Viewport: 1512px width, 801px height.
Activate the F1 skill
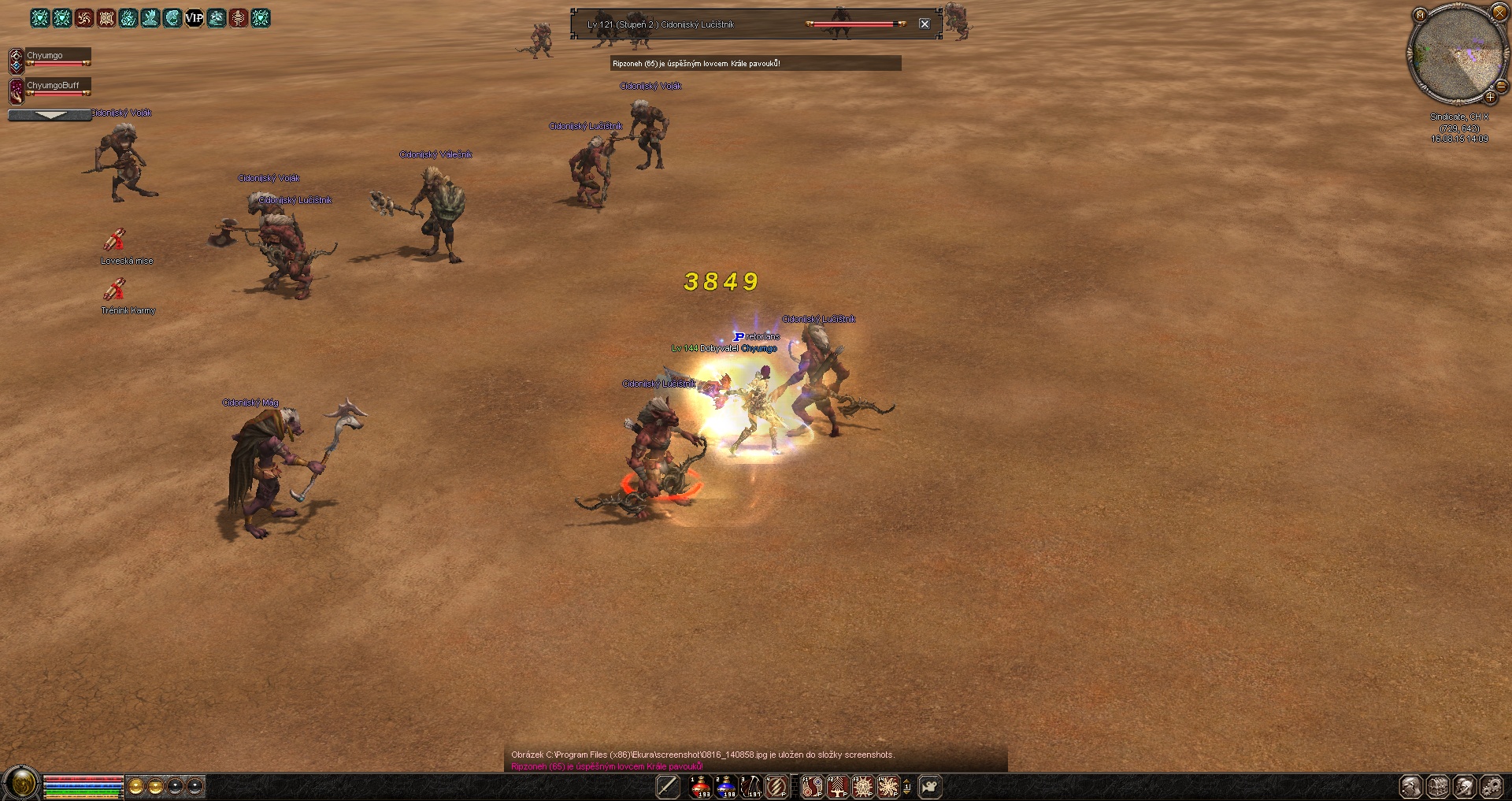pyautogui.click(x=812, y=786)
